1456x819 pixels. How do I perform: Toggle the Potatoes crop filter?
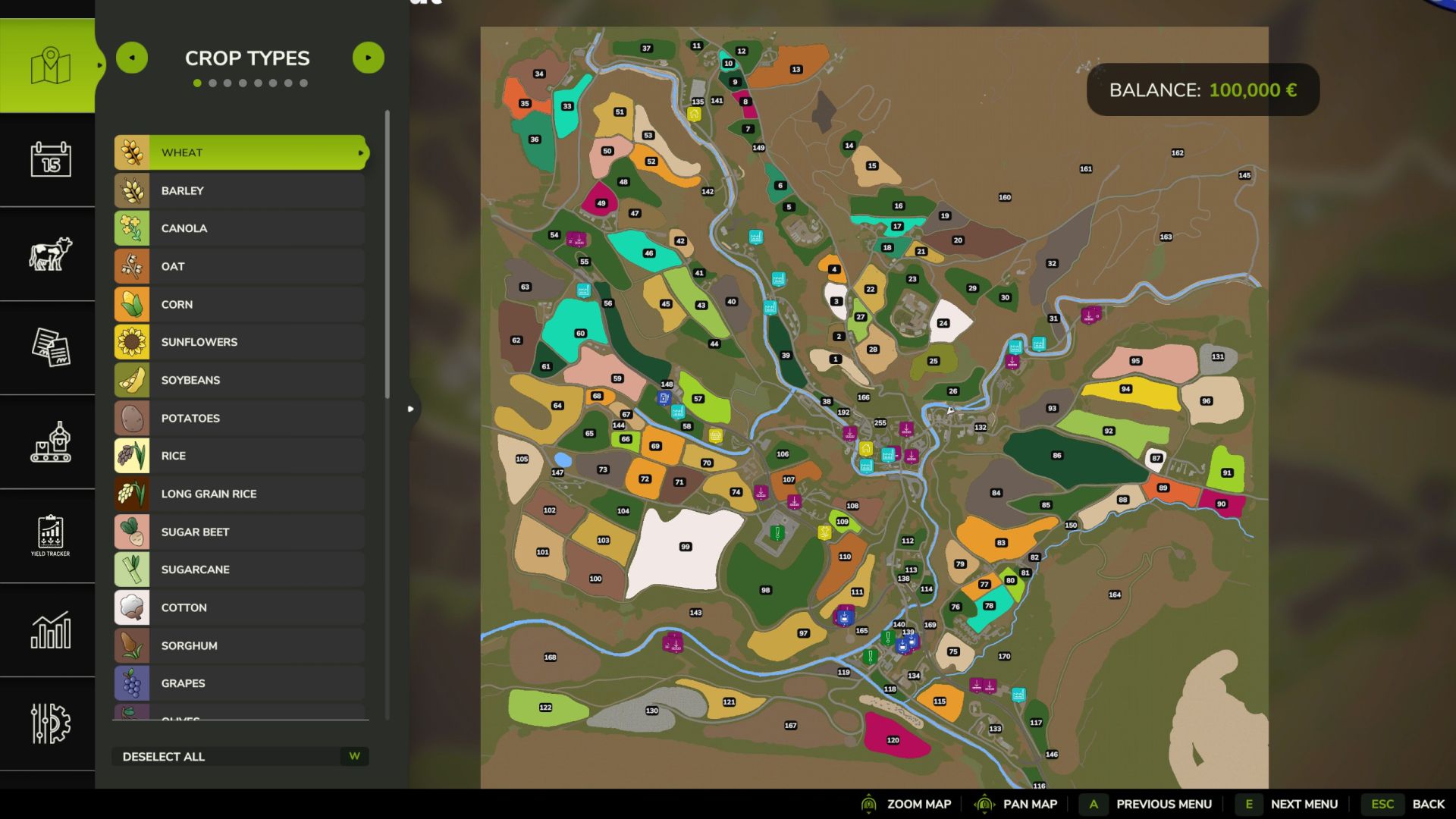pyautogui.click(x=240, y=418)
